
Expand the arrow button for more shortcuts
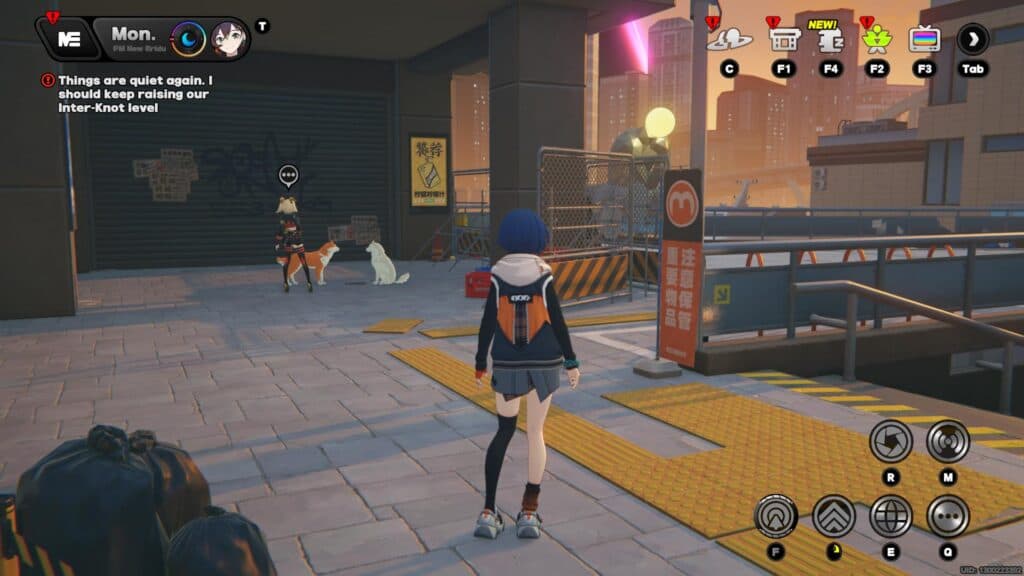pos(972,40)
